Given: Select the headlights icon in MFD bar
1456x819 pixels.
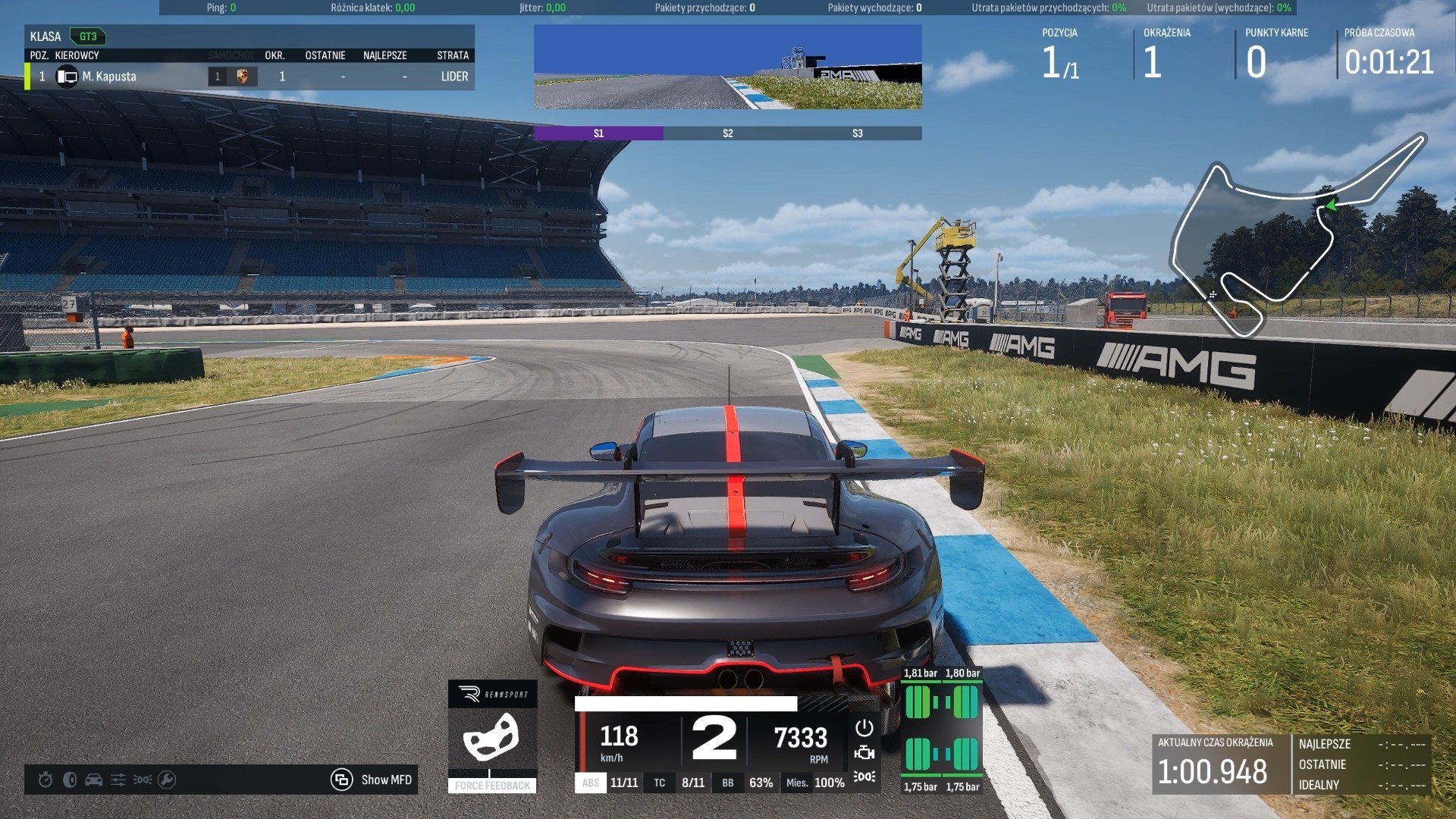Looking at the screenshot, I should pos(143,780).
